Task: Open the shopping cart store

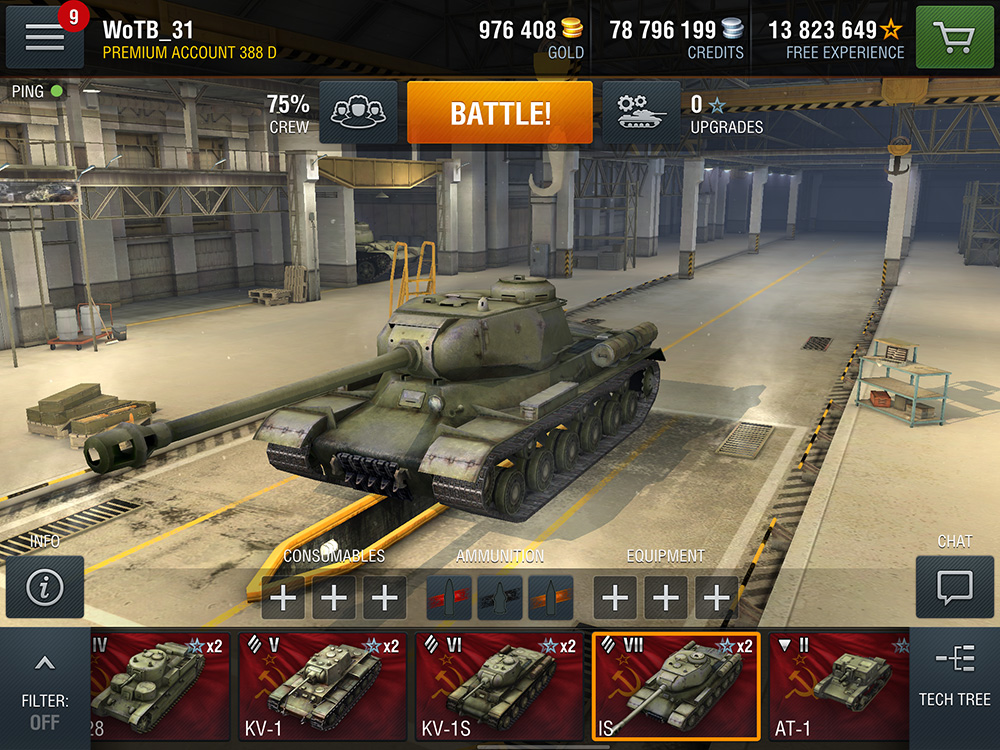Action: click(953, 37)
